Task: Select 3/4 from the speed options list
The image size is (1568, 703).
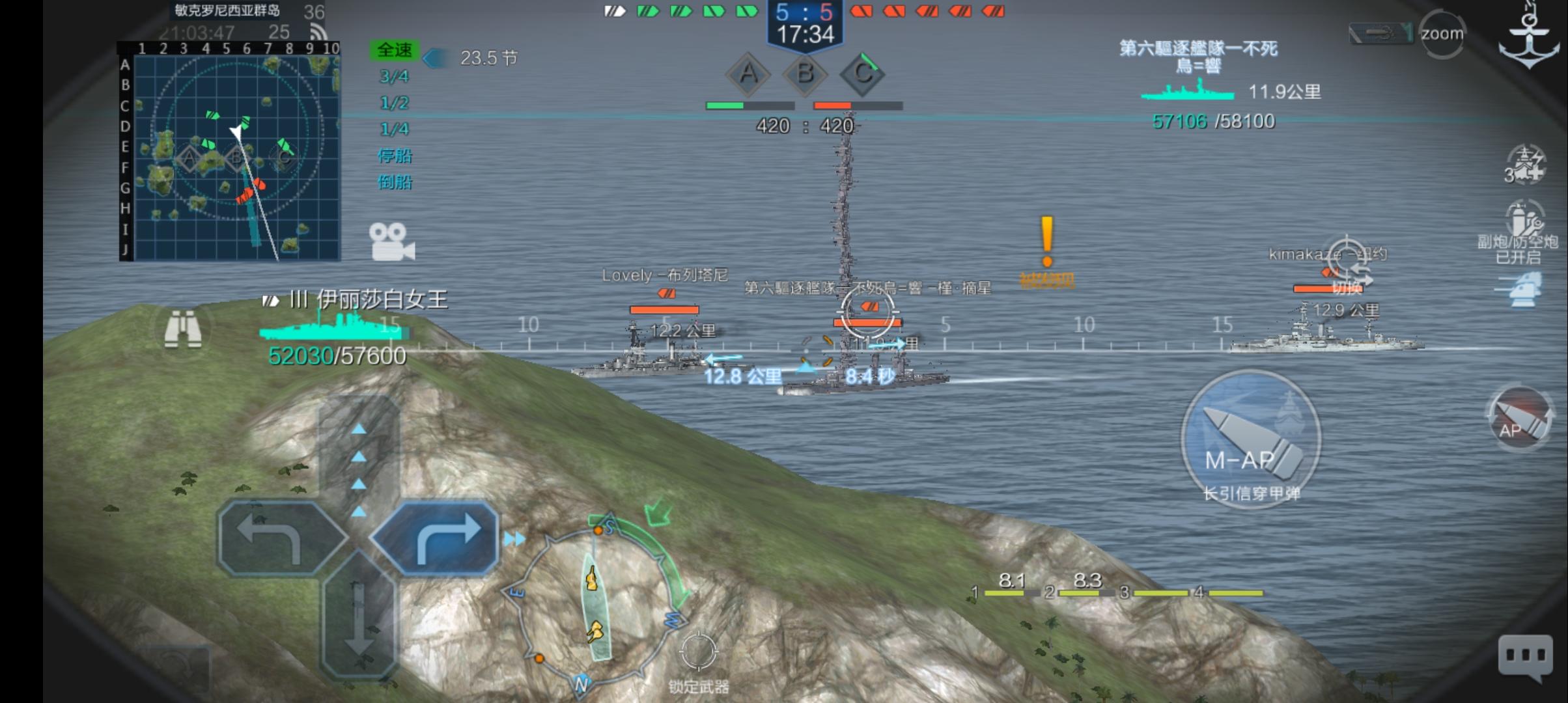Action: [x=395, y=77]
